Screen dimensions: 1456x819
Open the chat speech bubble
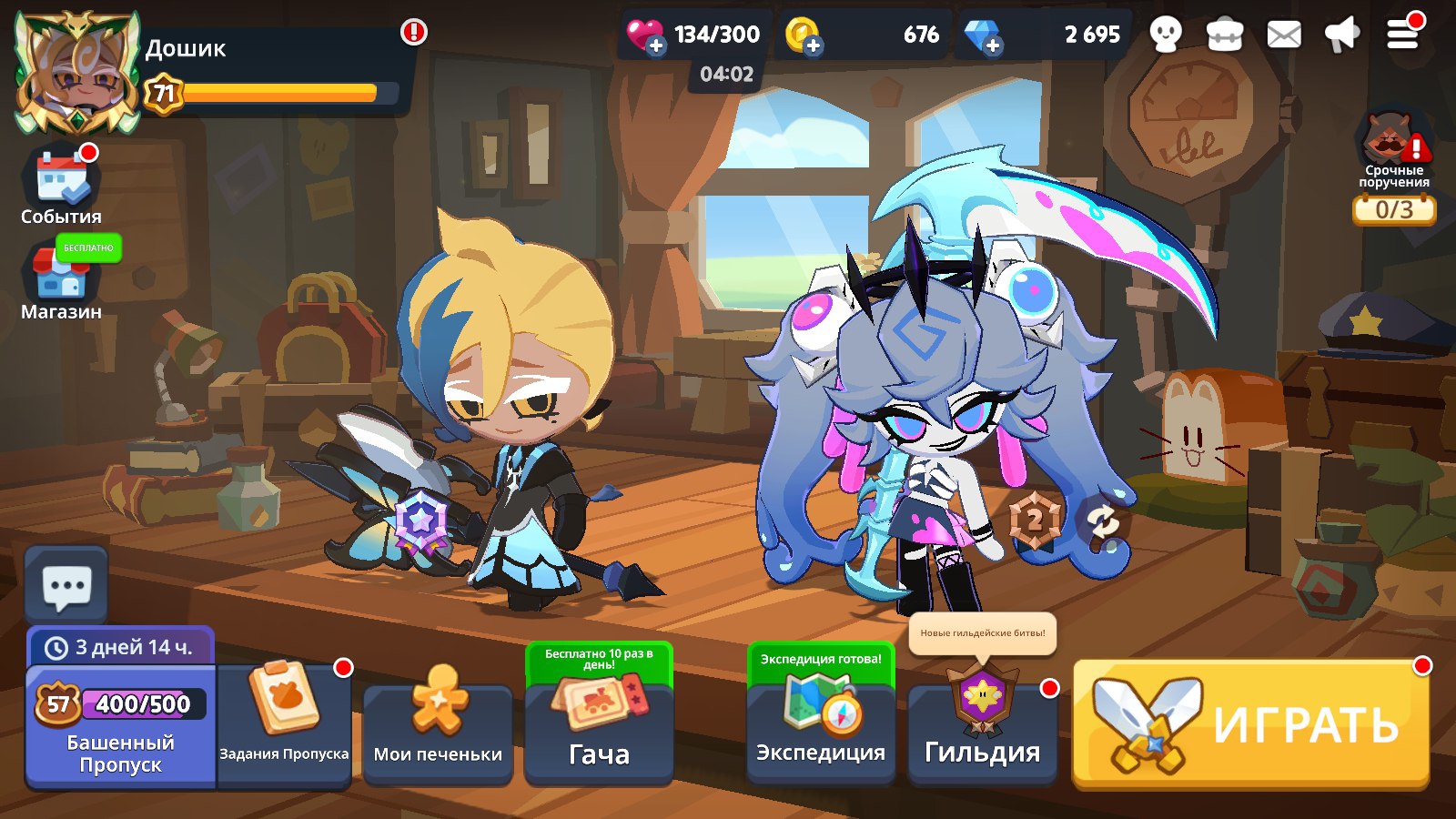[66, 587]
